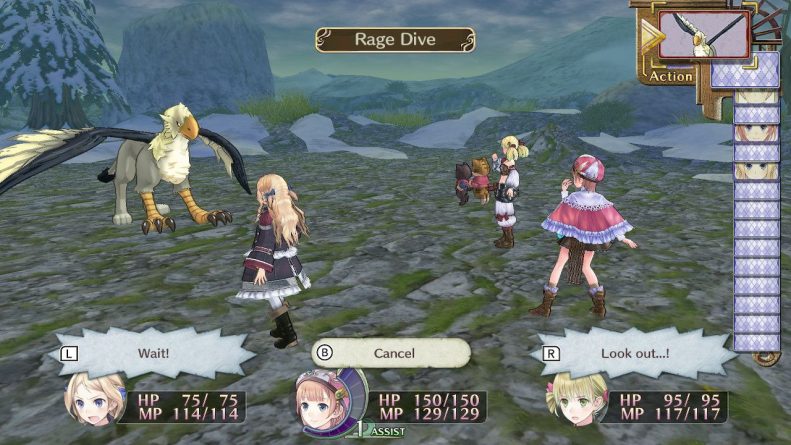Choose the "Wait!" assist bubble

click(150, 353)
